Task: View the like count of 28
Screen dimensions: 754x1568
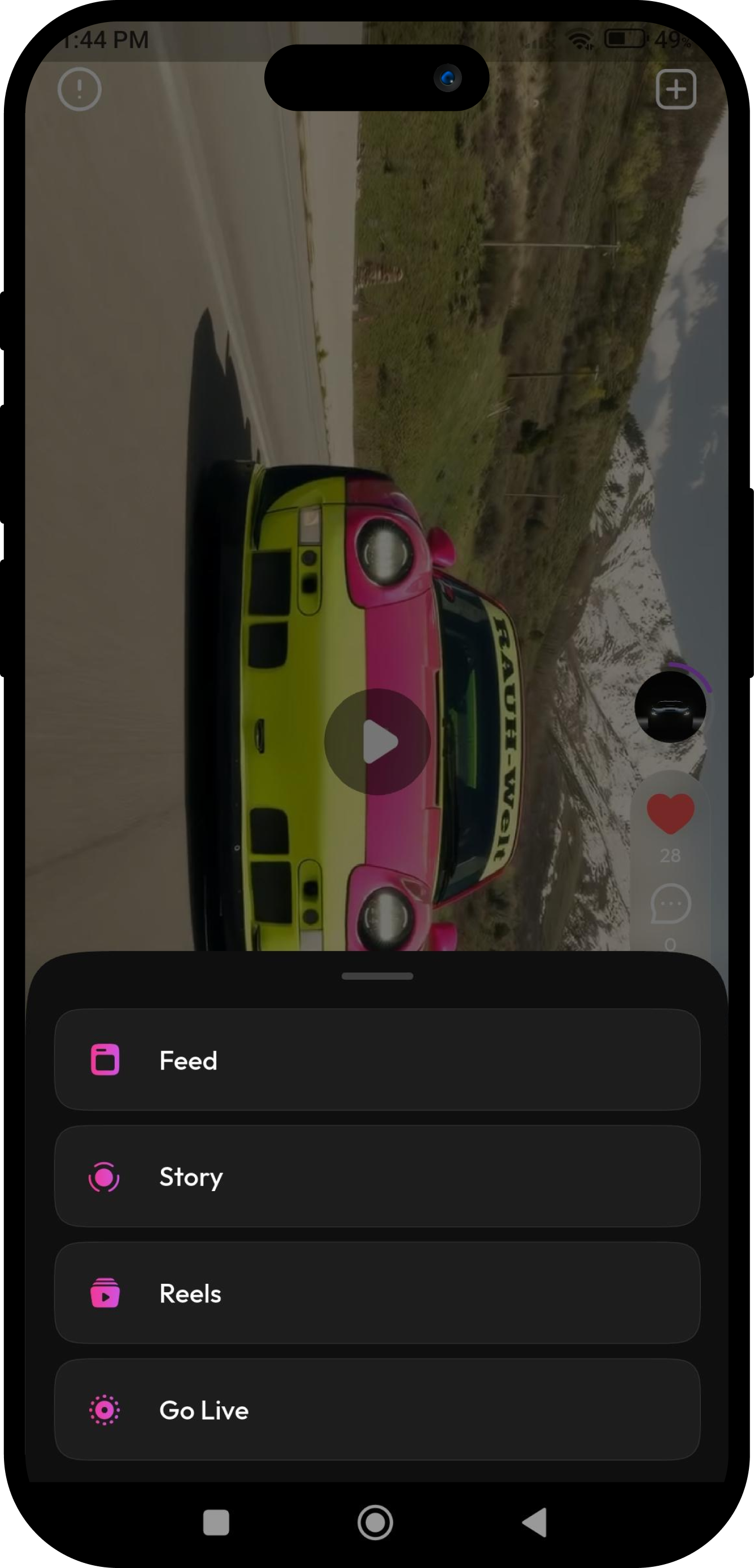Action: coord(669,855)
